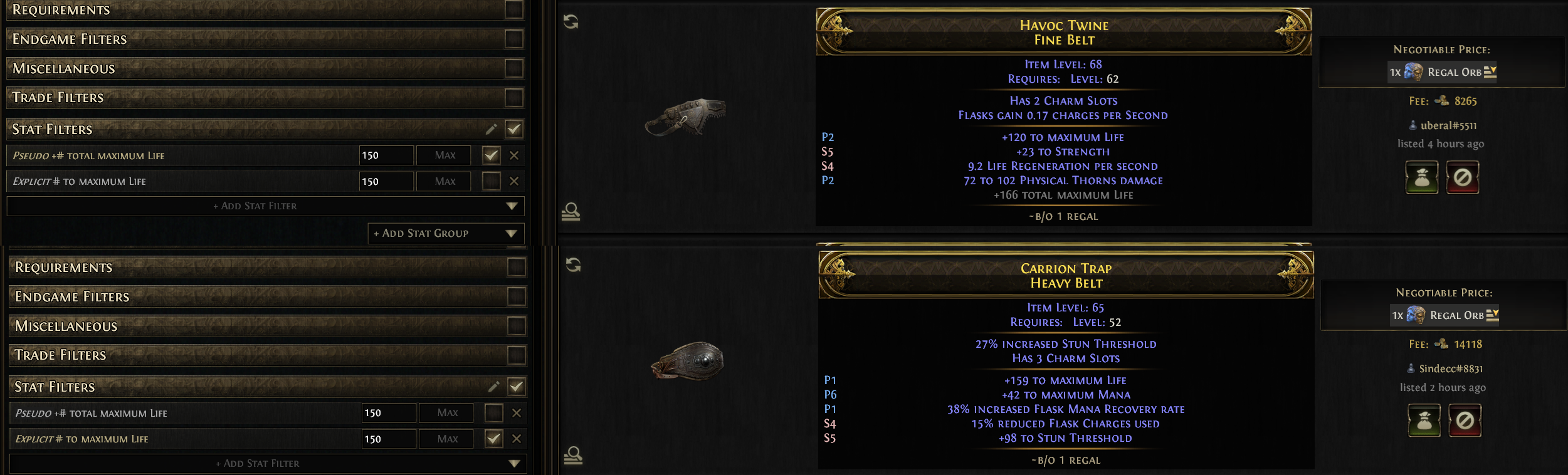Ignore seller uberal#5511 with the red button
This screenshot has width=1568, height=475.
[1462, 177]
